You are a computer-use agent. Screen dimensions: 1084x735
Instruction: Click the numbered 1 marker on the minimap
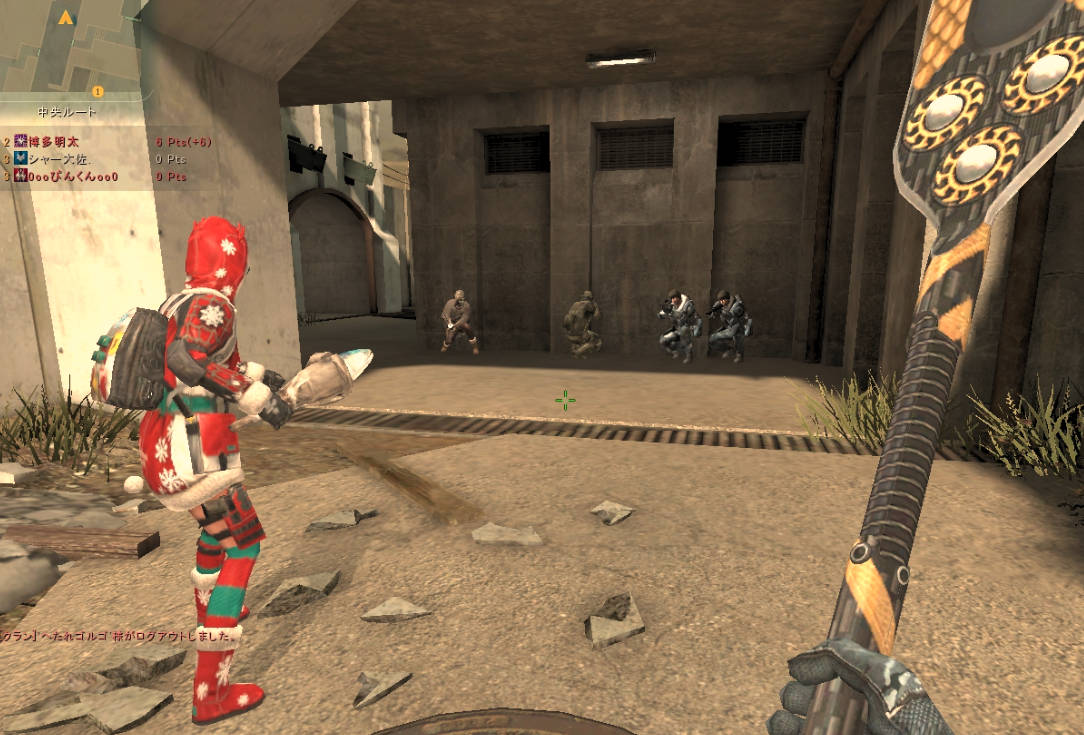98,91
